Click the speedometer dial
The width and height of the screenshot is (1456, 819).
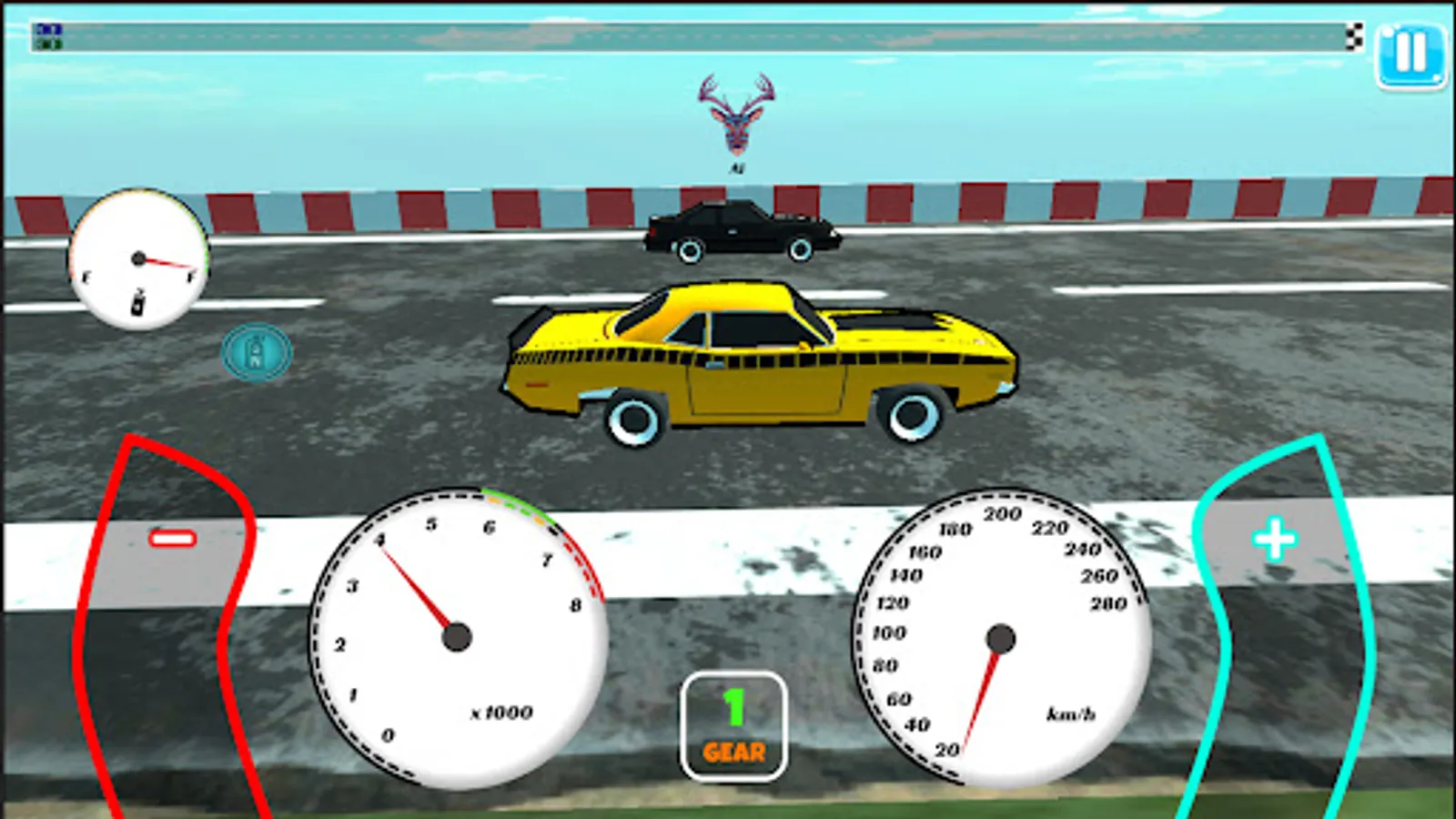coord(1001,637)
